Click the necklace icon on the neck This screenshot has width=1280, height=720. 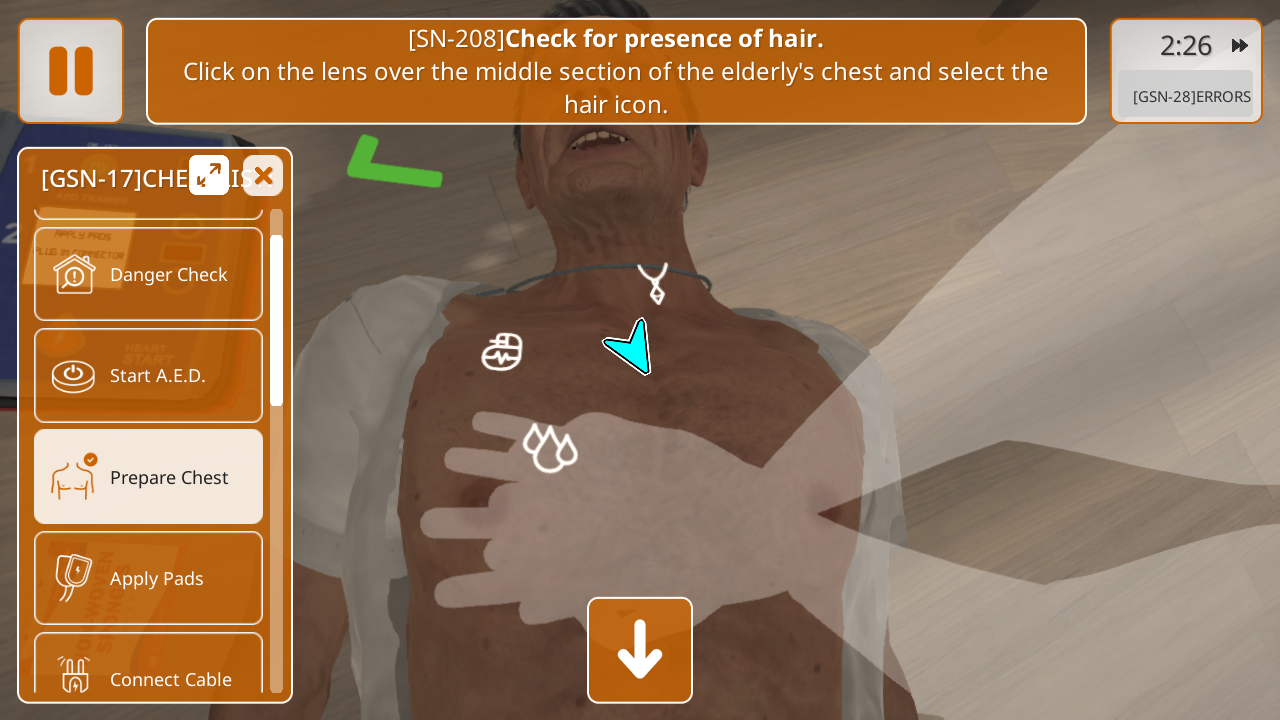tap(653, 282)
